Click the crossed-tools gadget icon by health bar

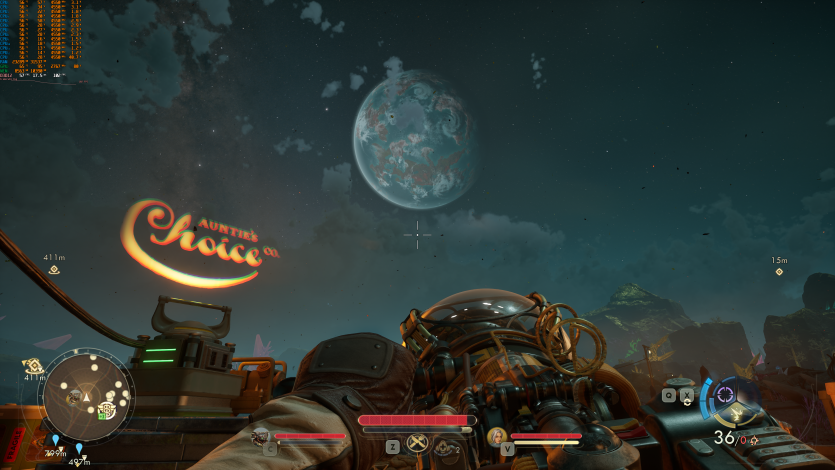tap(418, 446)
